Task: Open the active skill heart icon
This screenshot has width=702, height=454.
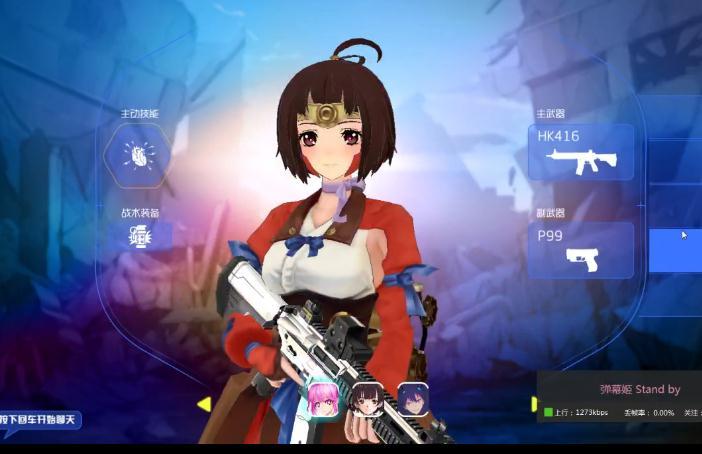Action: click(x=137, y=154)
